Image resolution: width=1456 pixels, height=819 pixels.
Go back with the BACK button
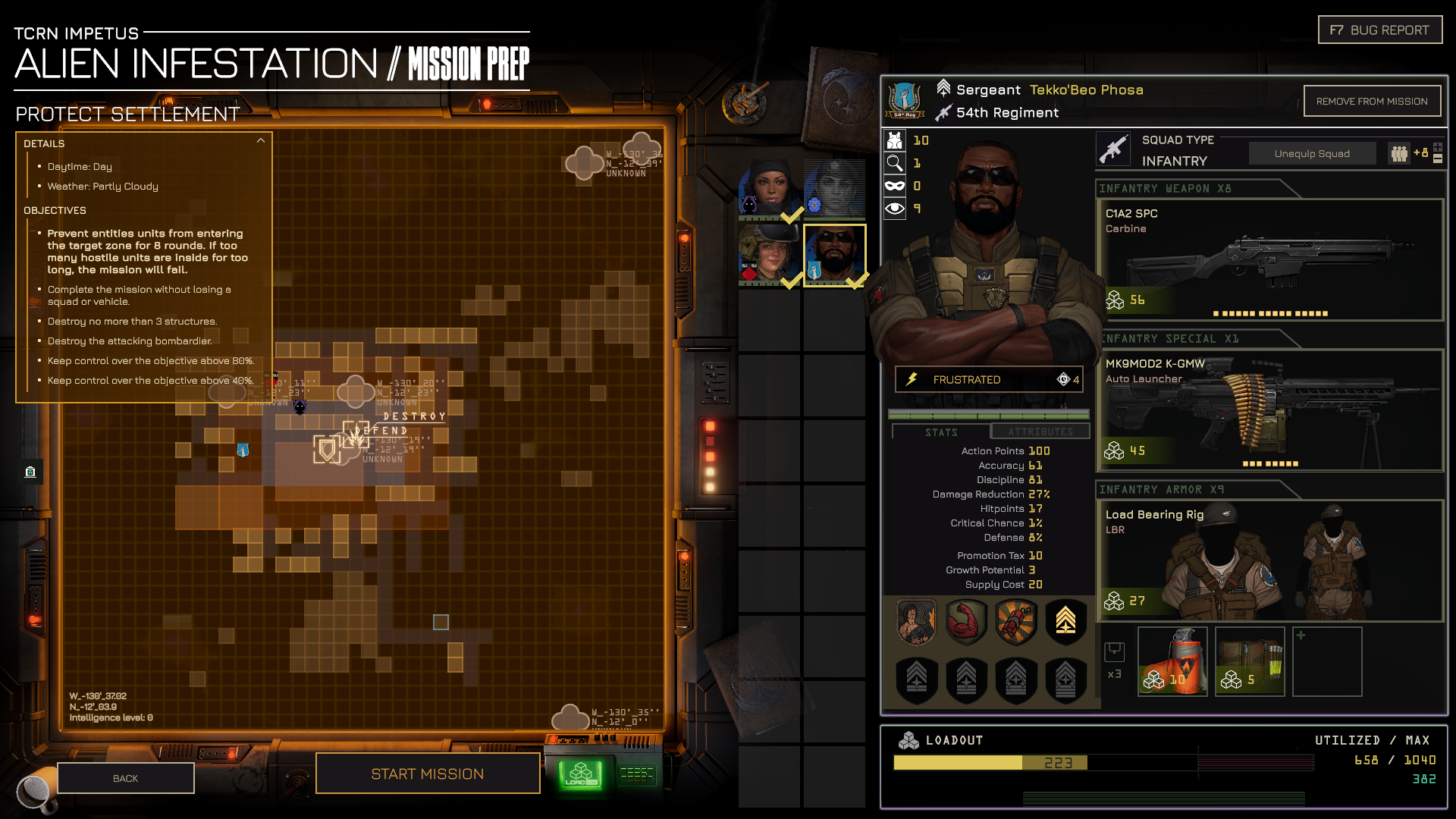126,778
